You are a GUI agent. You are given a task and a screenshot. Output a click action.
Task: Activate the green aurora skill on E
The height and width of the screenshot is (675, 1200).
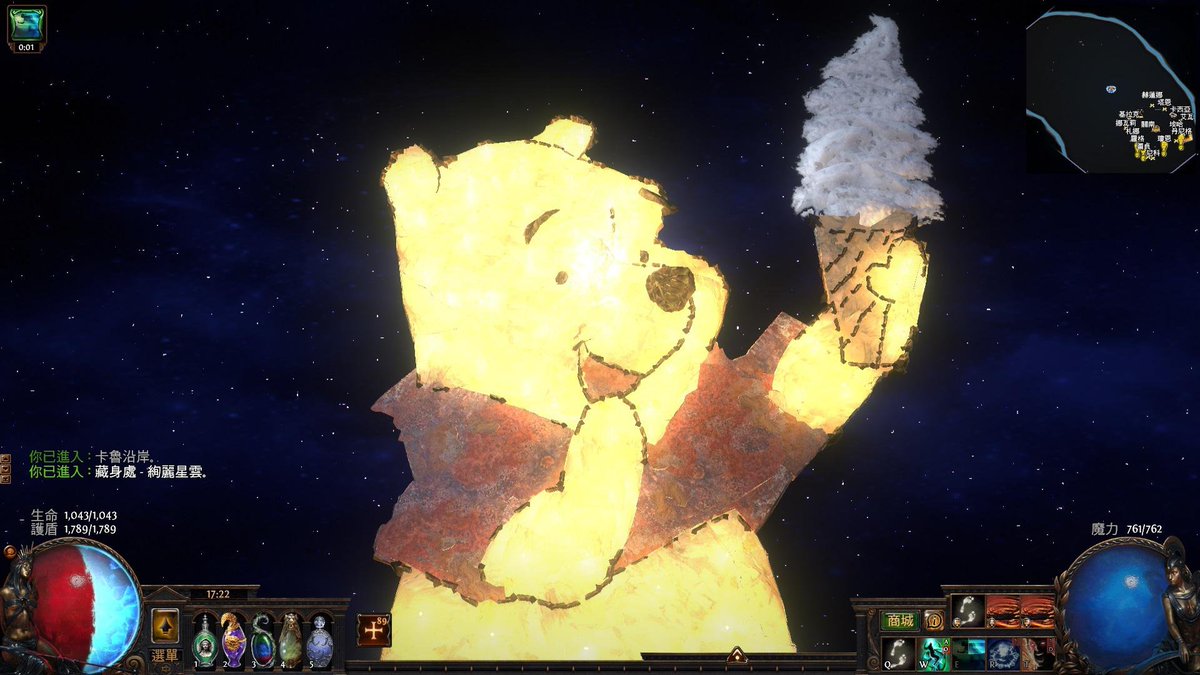968,653
